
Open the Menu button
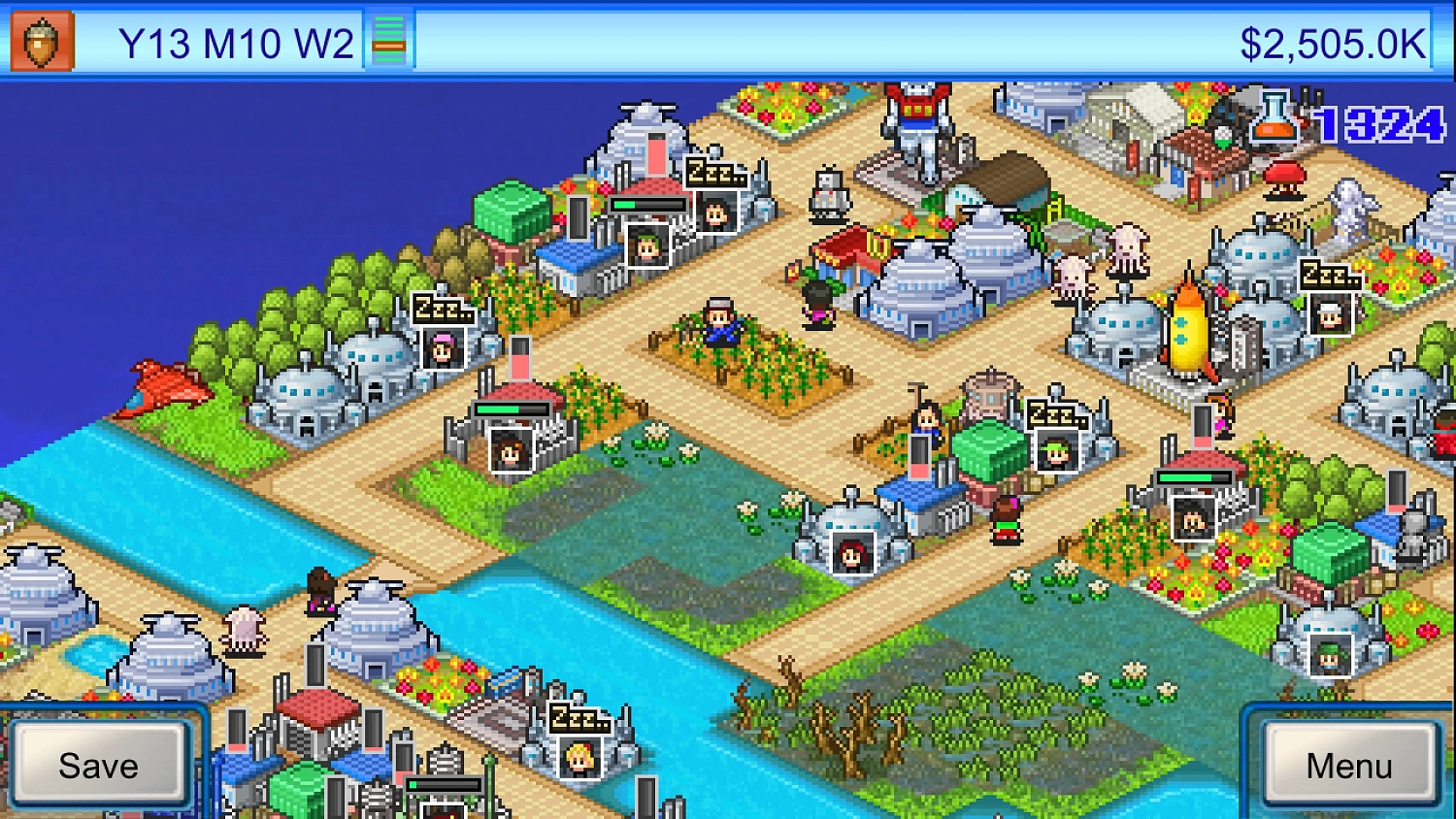[1348, 765]
